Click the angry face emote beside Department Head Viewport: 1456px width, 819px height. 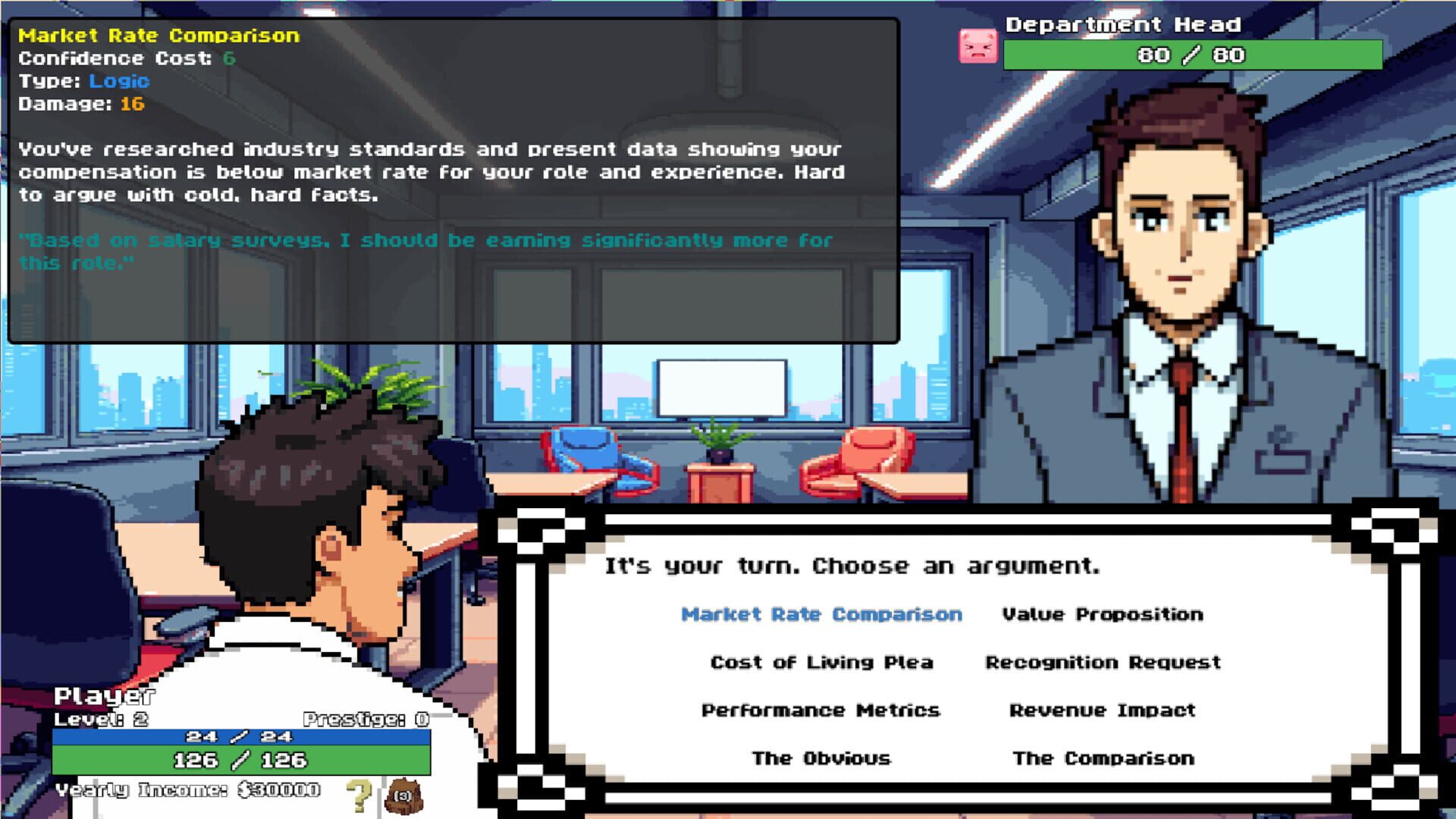(x=978, y=47)
